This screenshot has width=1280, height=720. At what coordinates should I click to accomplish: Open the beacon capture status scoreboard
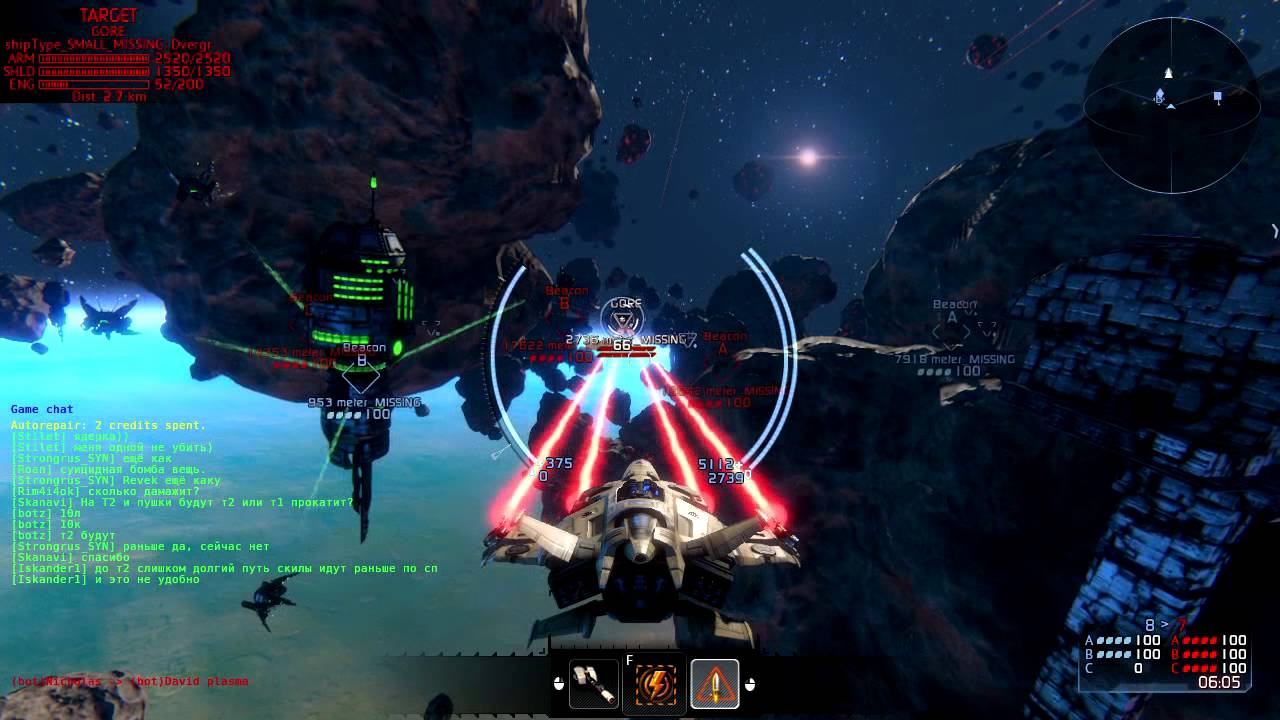(1166, 655)
